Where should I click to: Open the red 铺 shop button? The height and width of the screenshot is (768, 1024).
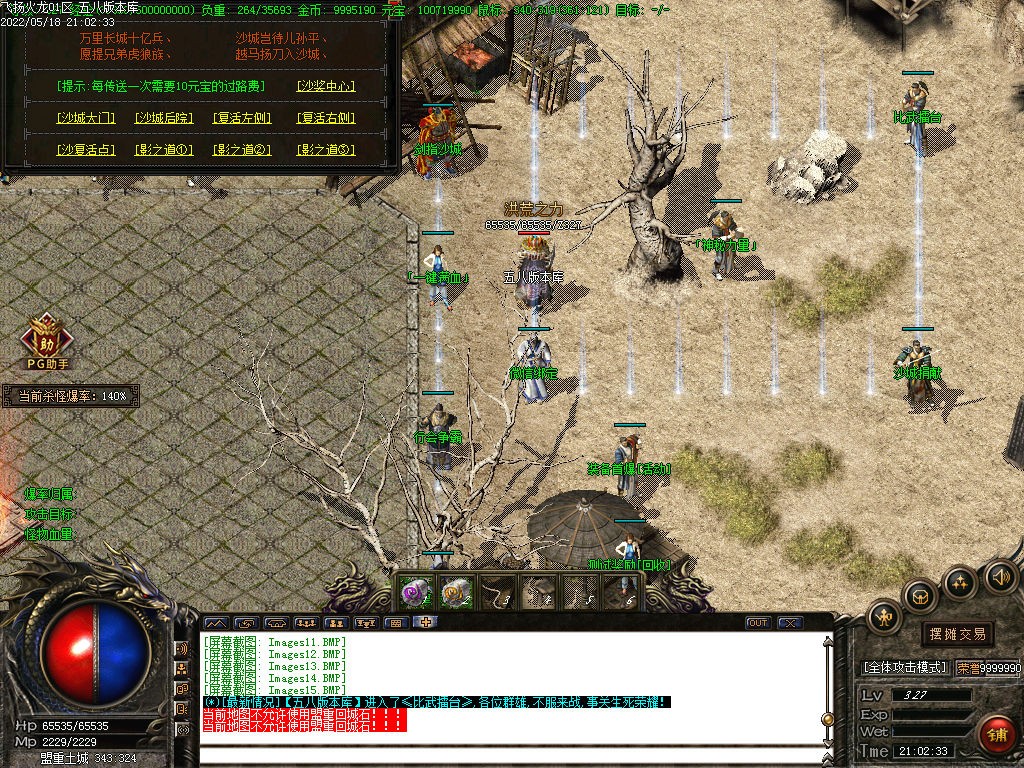pyautogui.click(x=995, y=733)
